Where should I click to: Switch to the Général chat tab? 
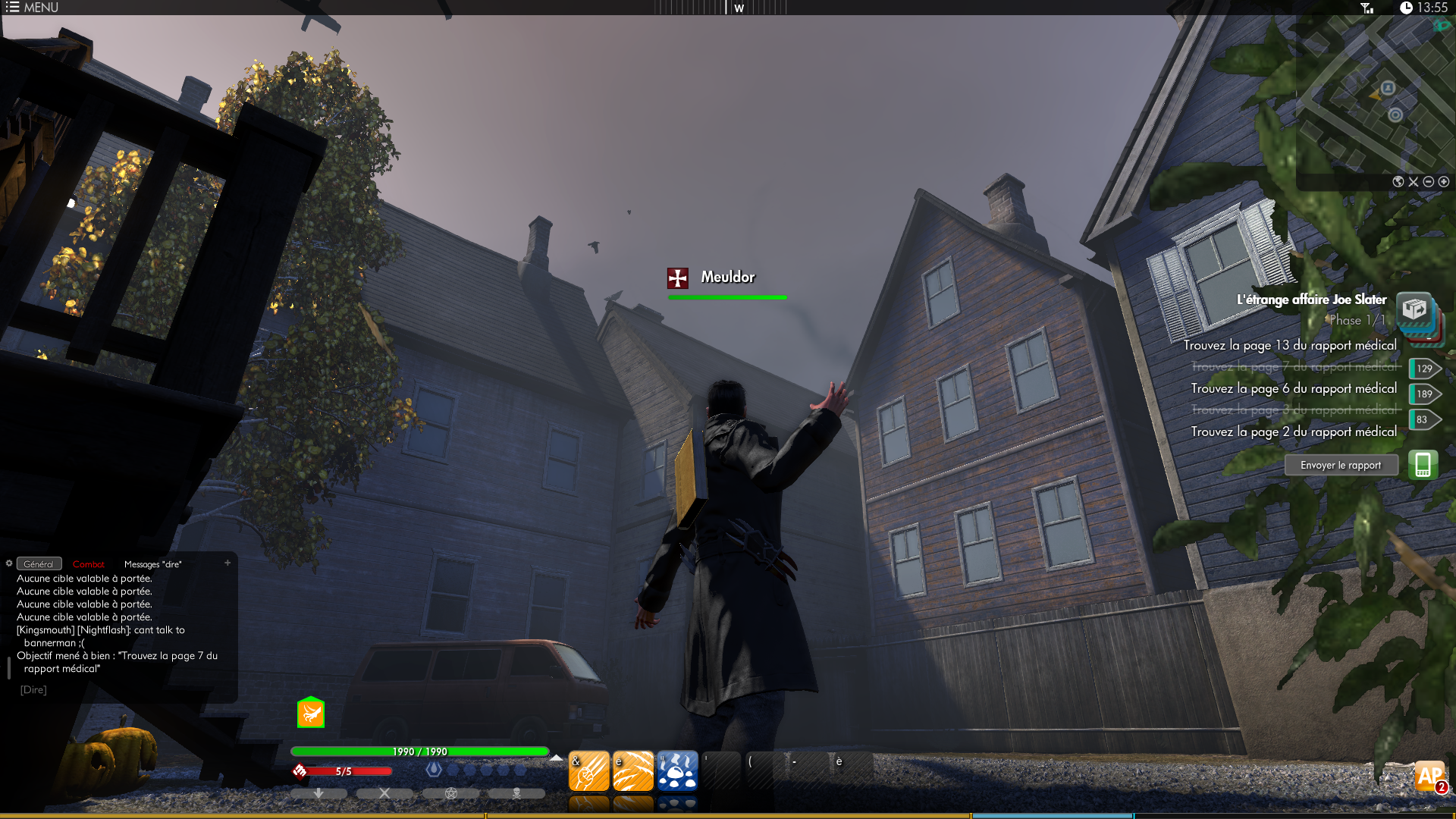(39, 564)
